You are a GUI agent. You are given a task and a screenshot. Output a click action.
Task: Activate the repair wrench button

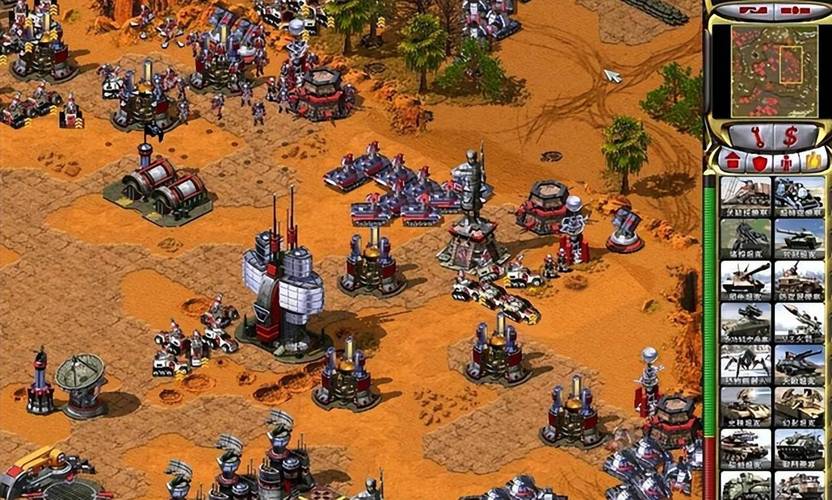(751, 135)
